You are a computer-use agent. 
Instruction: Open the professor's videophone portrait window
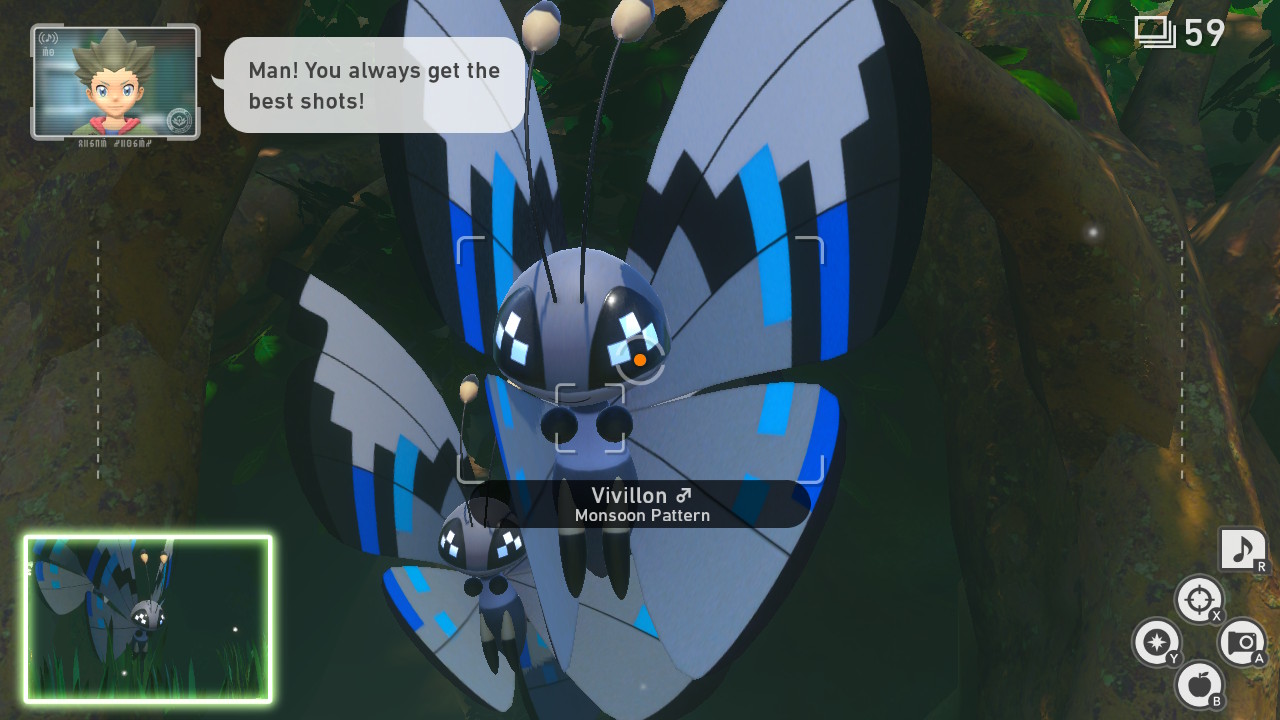point(113,80)
